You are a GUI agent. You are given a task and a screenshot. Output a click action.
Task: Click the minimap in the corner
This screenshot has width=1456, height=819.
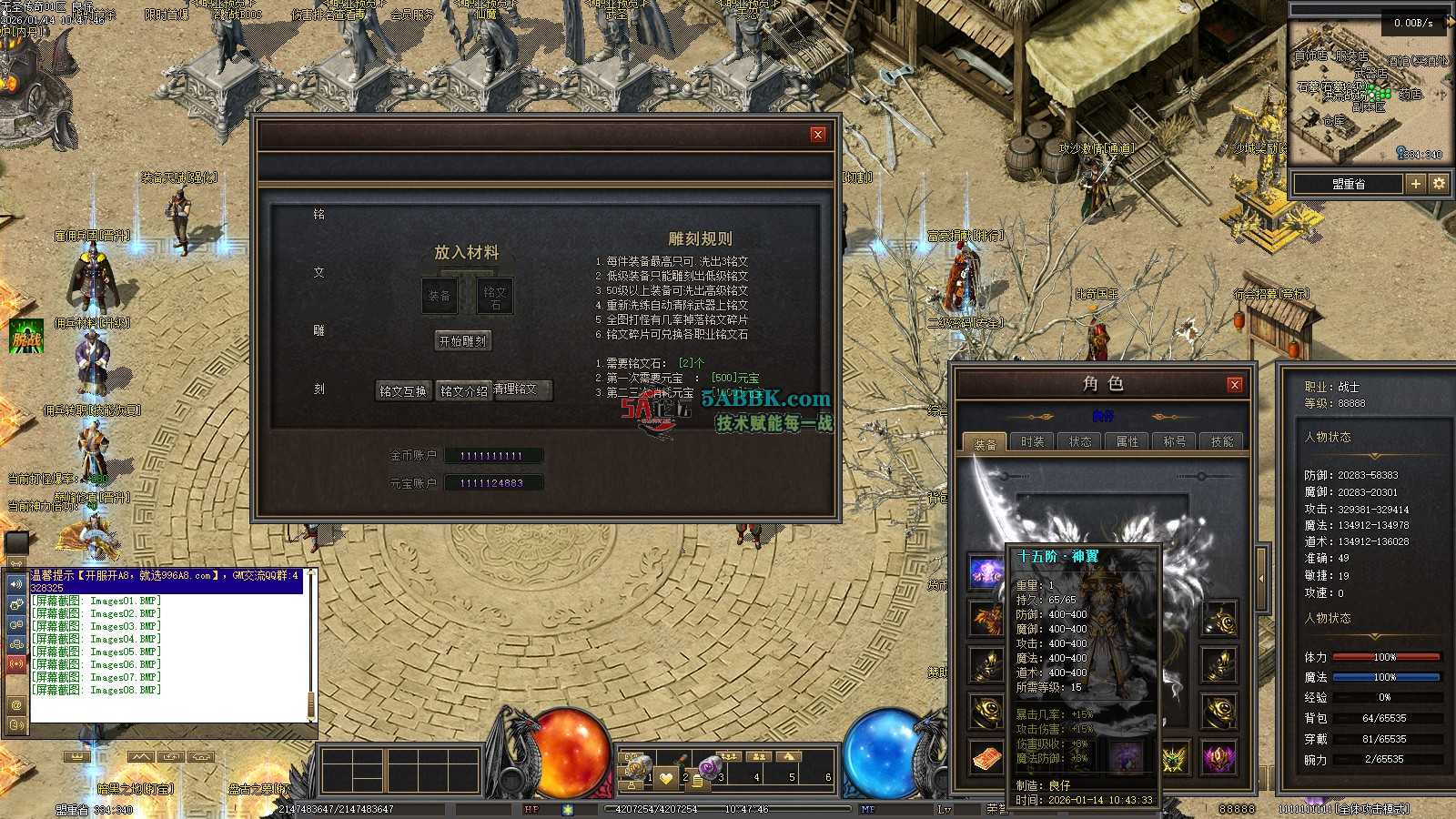[x=1368, y=91]
